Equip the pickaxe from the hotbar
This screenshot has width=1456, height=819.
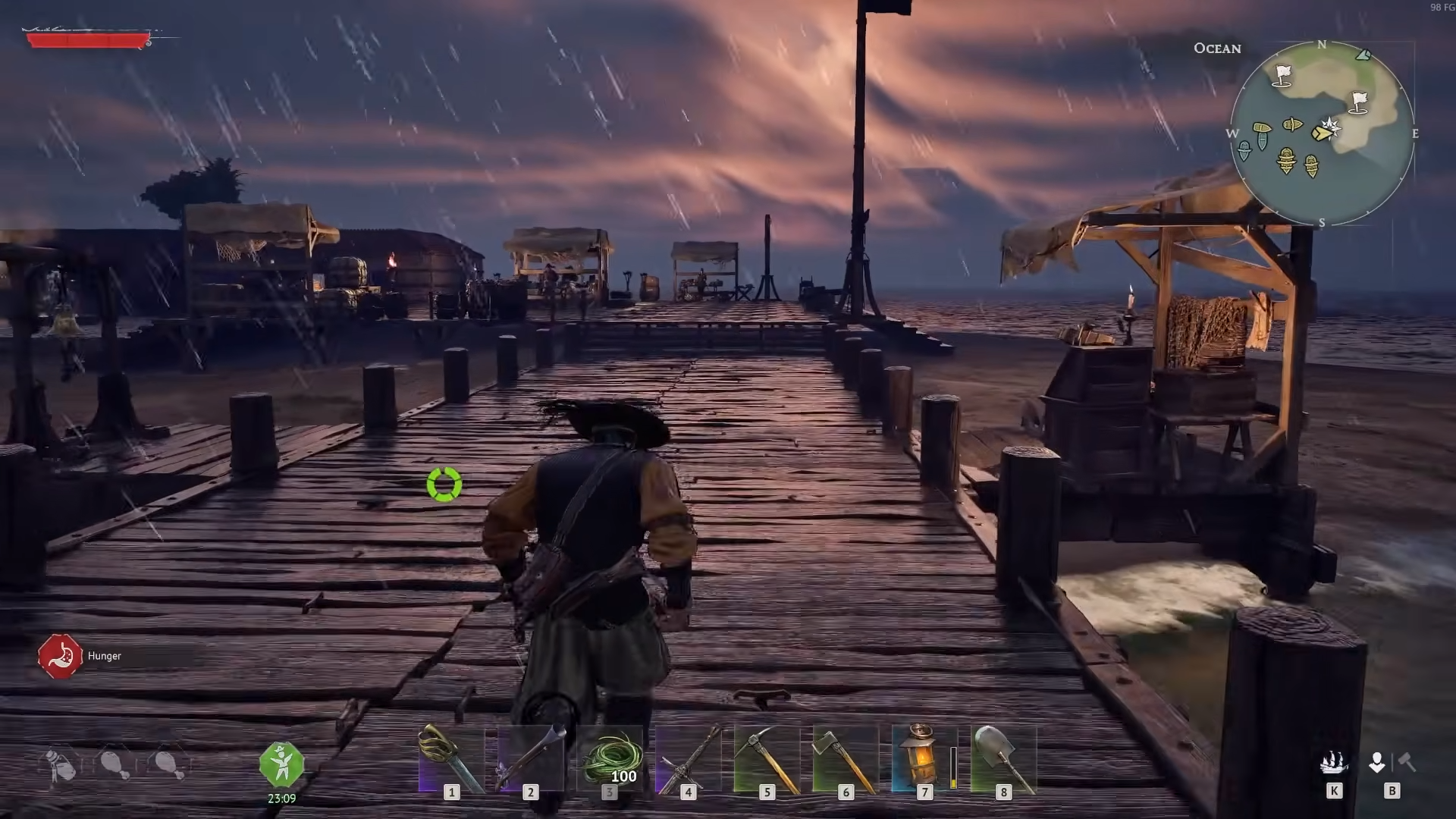tap(767, 758)
